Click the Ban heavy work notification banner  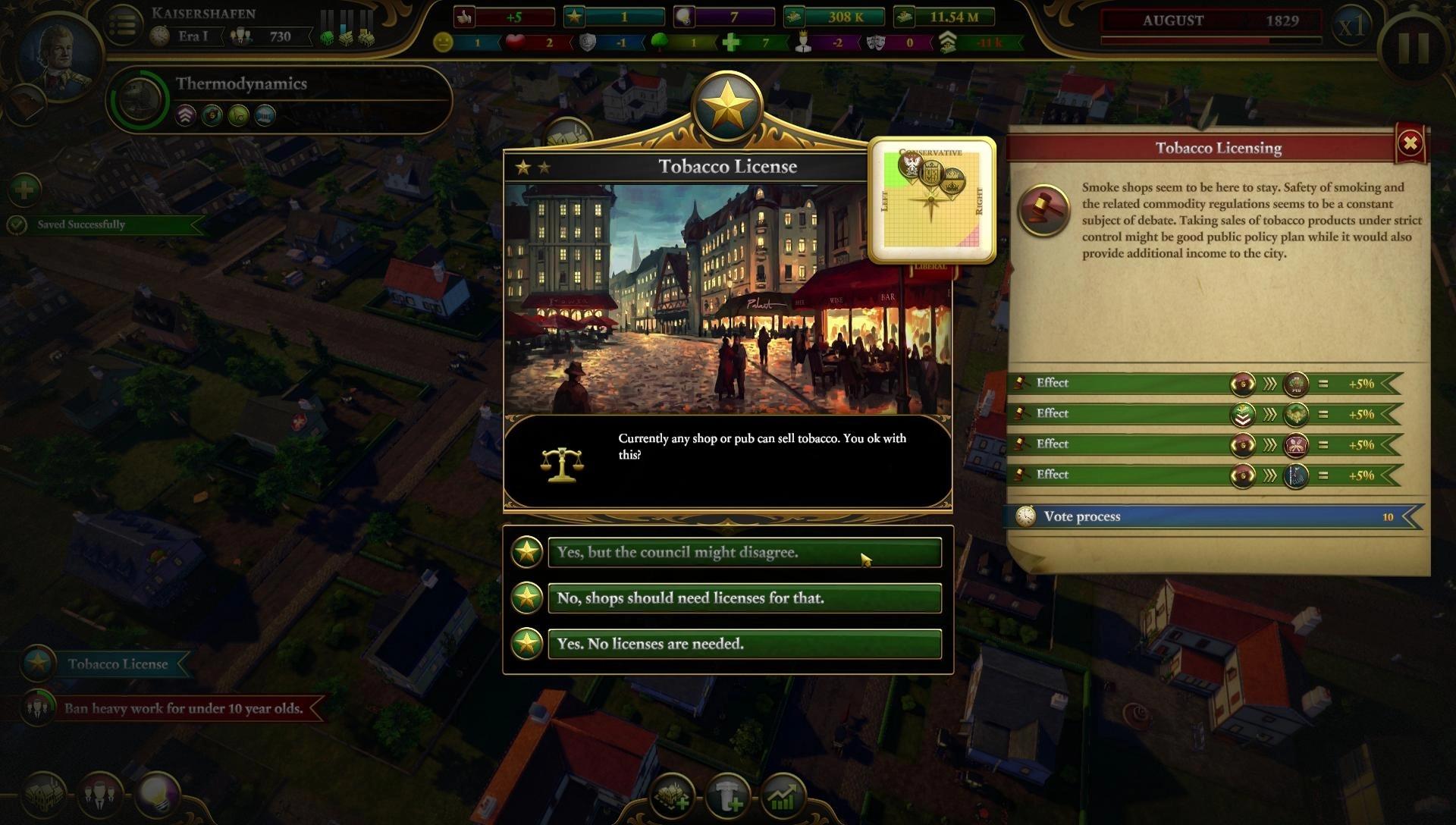pyautogui.click(x=178, y=708)
